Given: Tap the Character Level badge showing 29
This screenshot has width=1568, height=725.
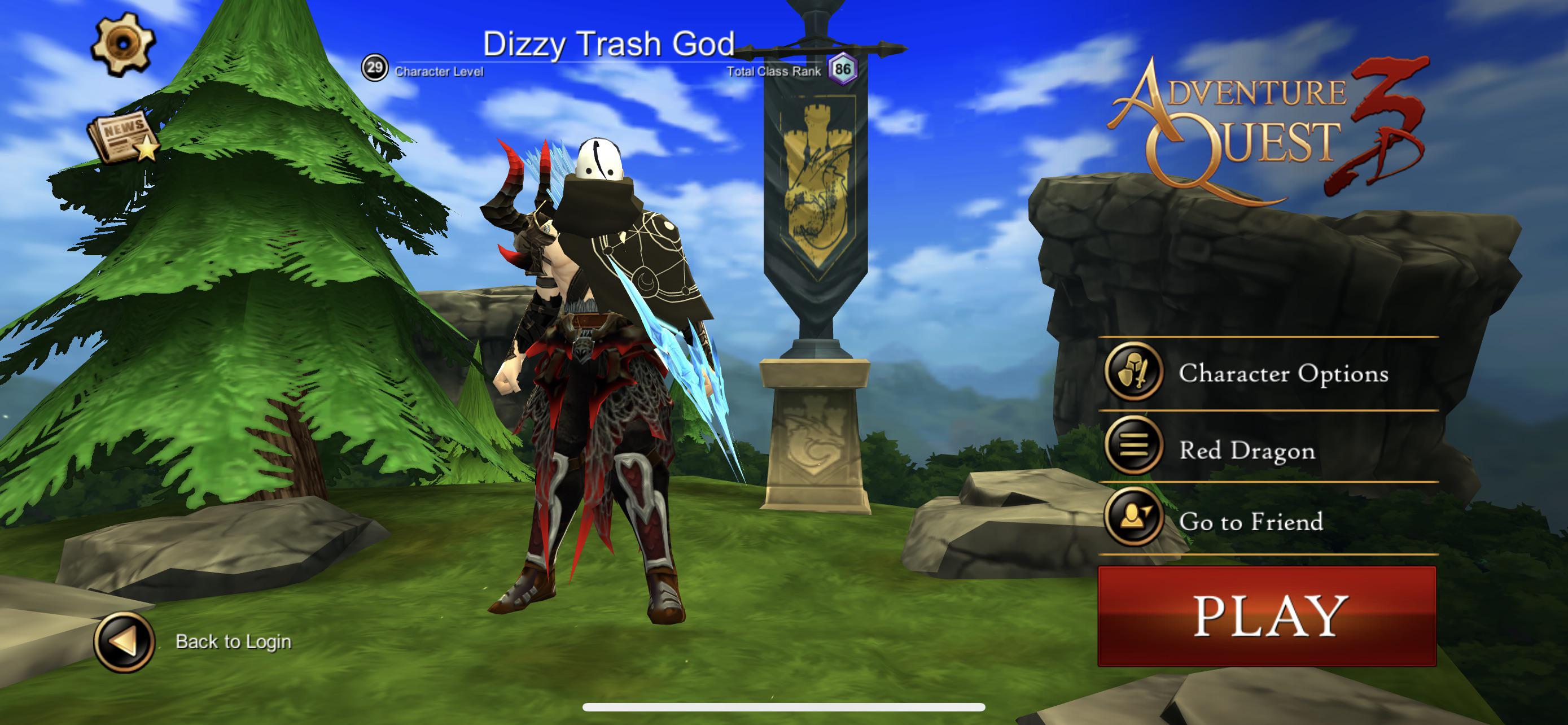Looking at the screenshot, I should (375, 68).
